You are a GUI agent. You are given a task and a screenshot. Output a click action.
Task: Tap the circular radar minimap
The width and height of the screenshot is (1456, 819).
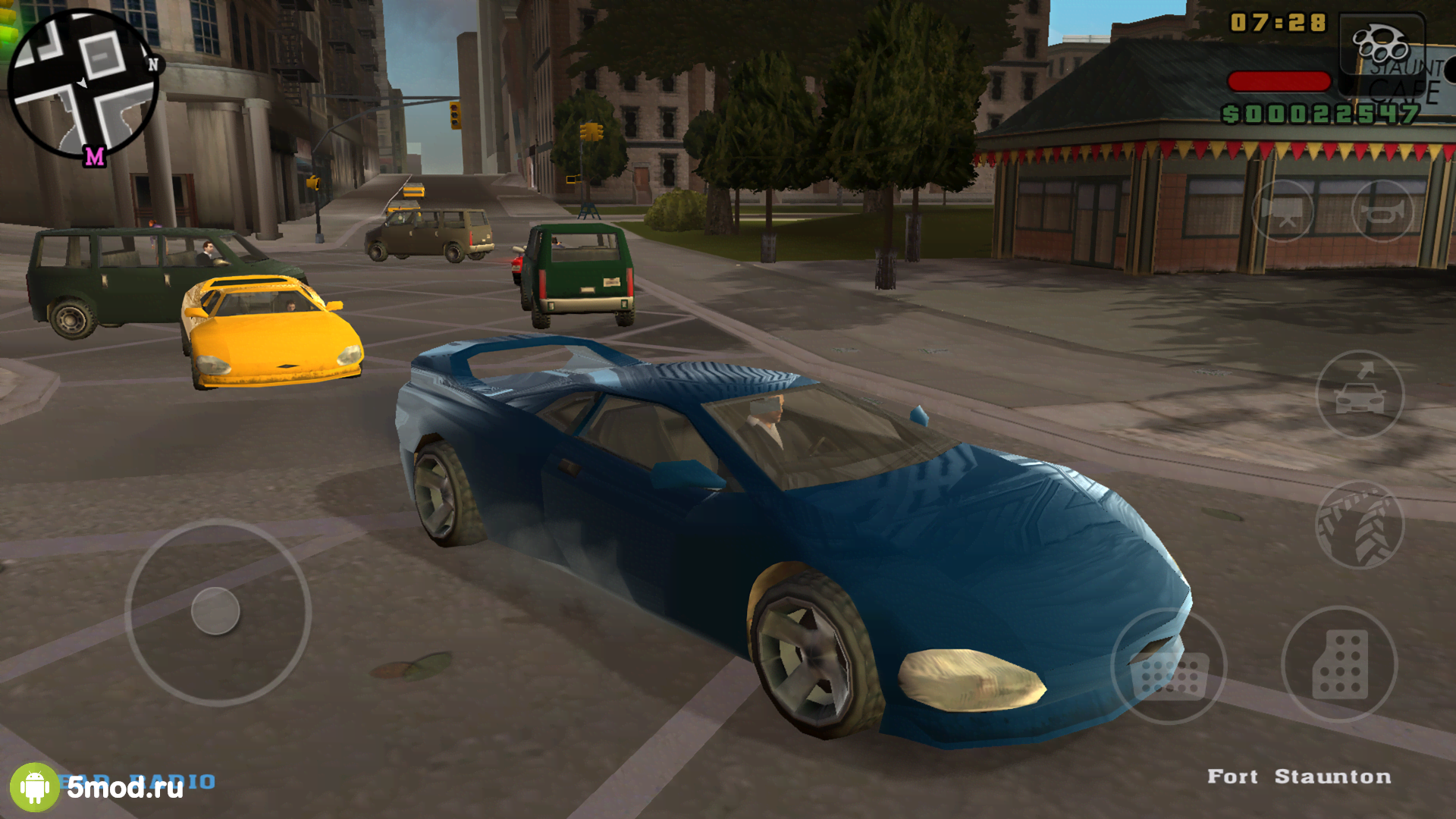(x=82, y=83)
